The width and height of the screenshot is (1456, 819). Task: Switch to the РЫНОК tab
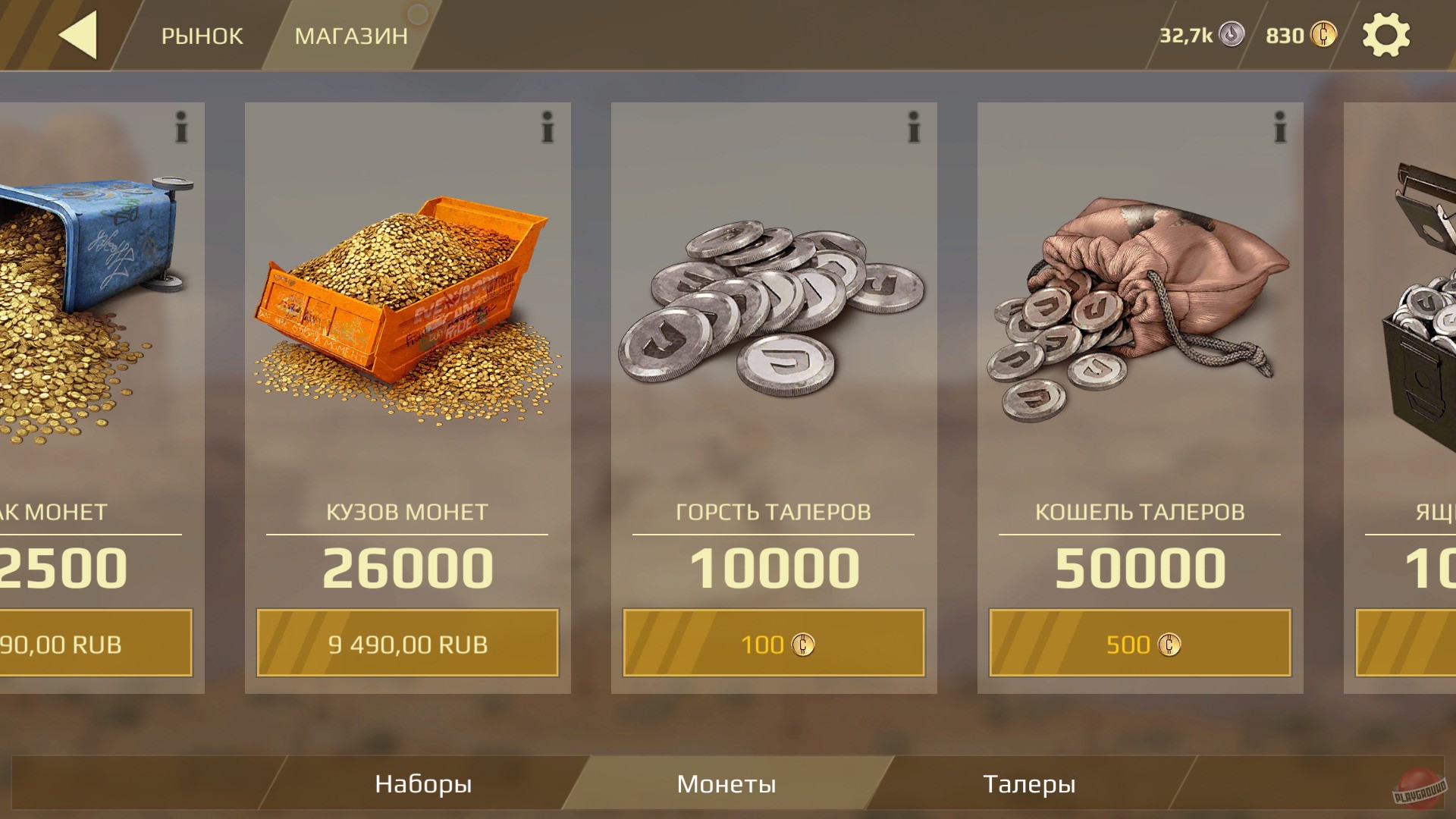[202, 36]
